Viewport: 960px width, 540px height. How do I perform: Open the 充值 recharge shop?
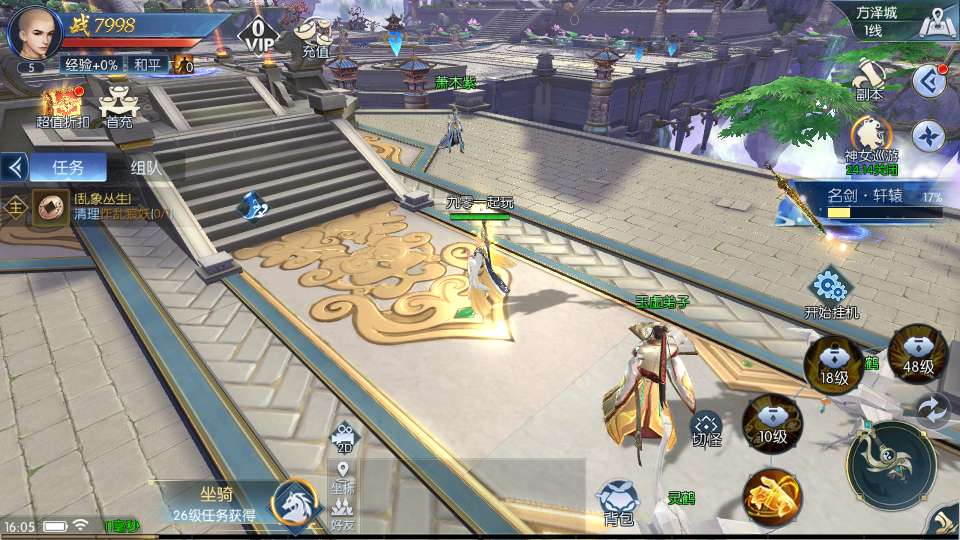(316, 38)
